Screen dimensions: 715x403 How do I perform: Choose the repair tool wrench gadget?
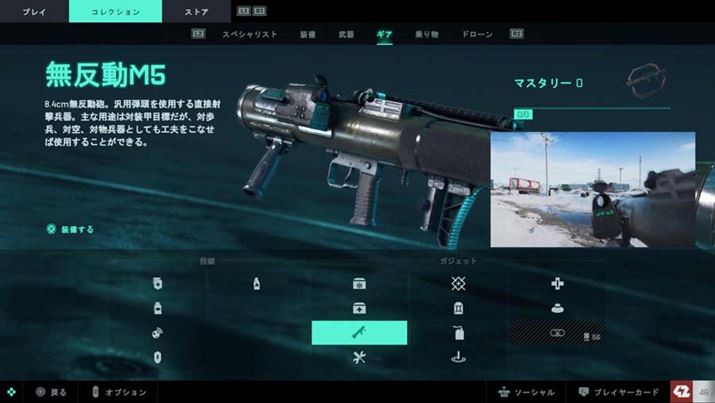click(359, 357)
